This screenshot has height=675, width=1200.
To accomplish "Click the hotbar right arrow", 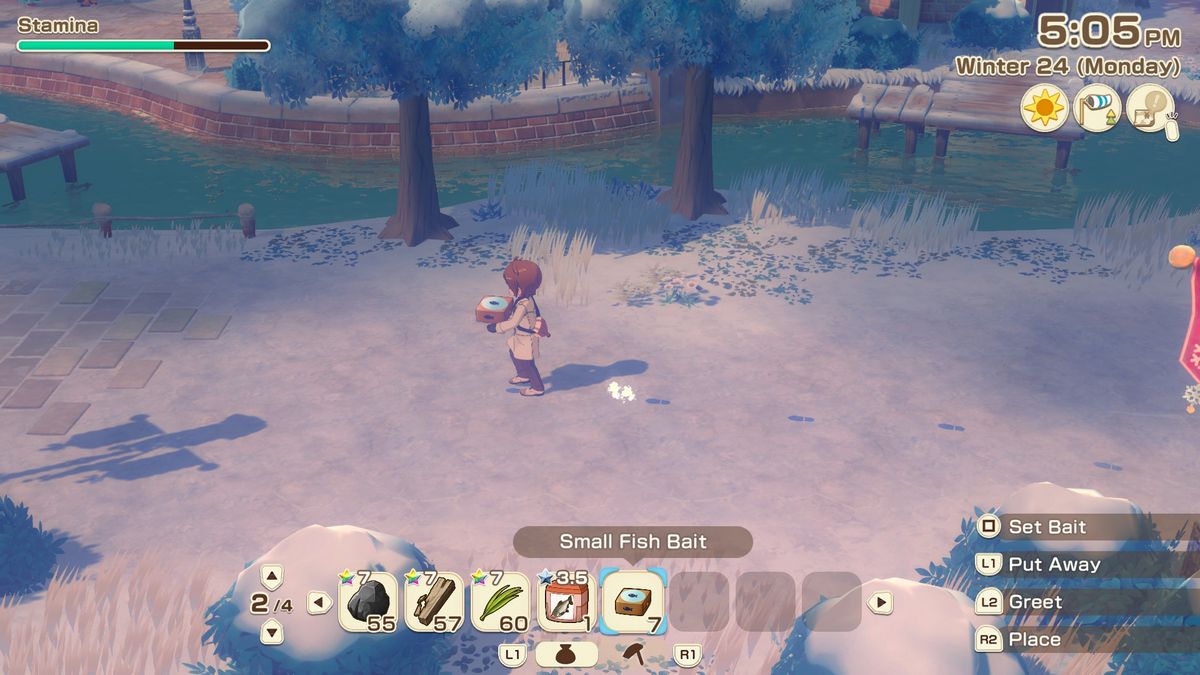I will 880,602.
